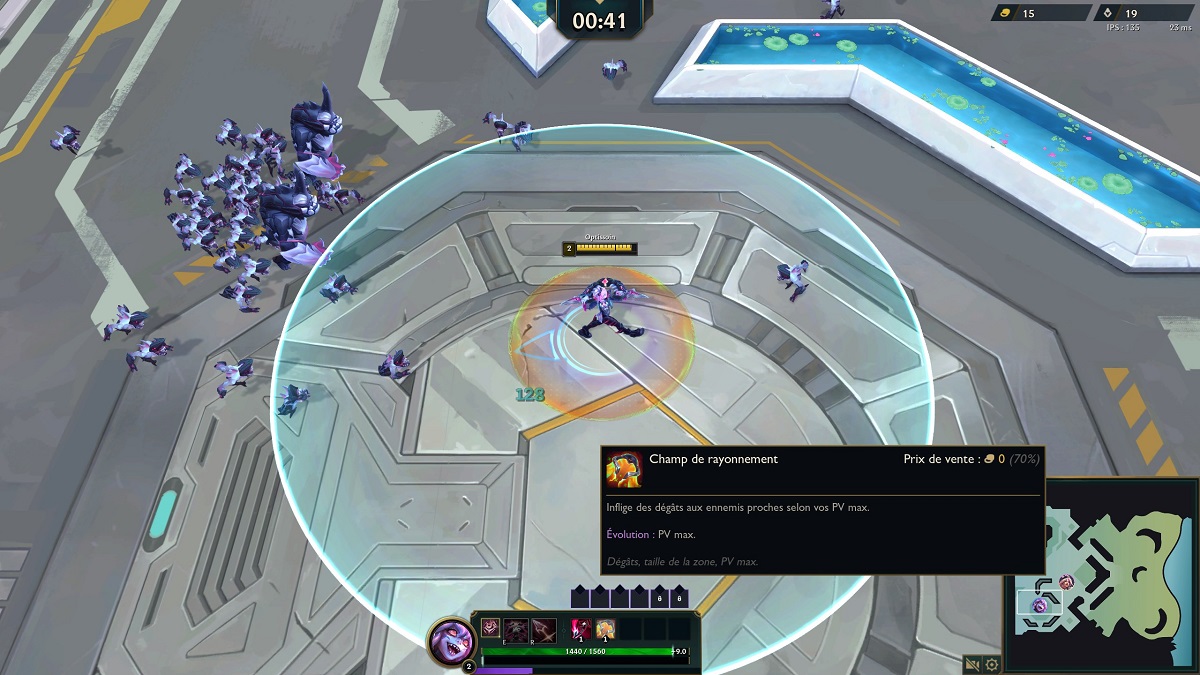Open the settings gear beside the minimap
1200x675 pixels.
(x=992, y=663)
